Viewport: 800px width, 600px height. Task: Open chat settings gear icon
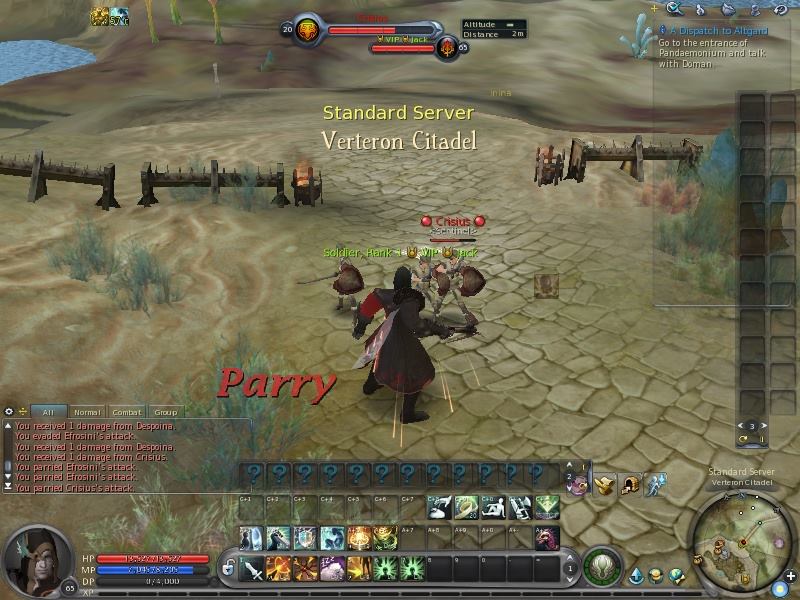point(9,411)
